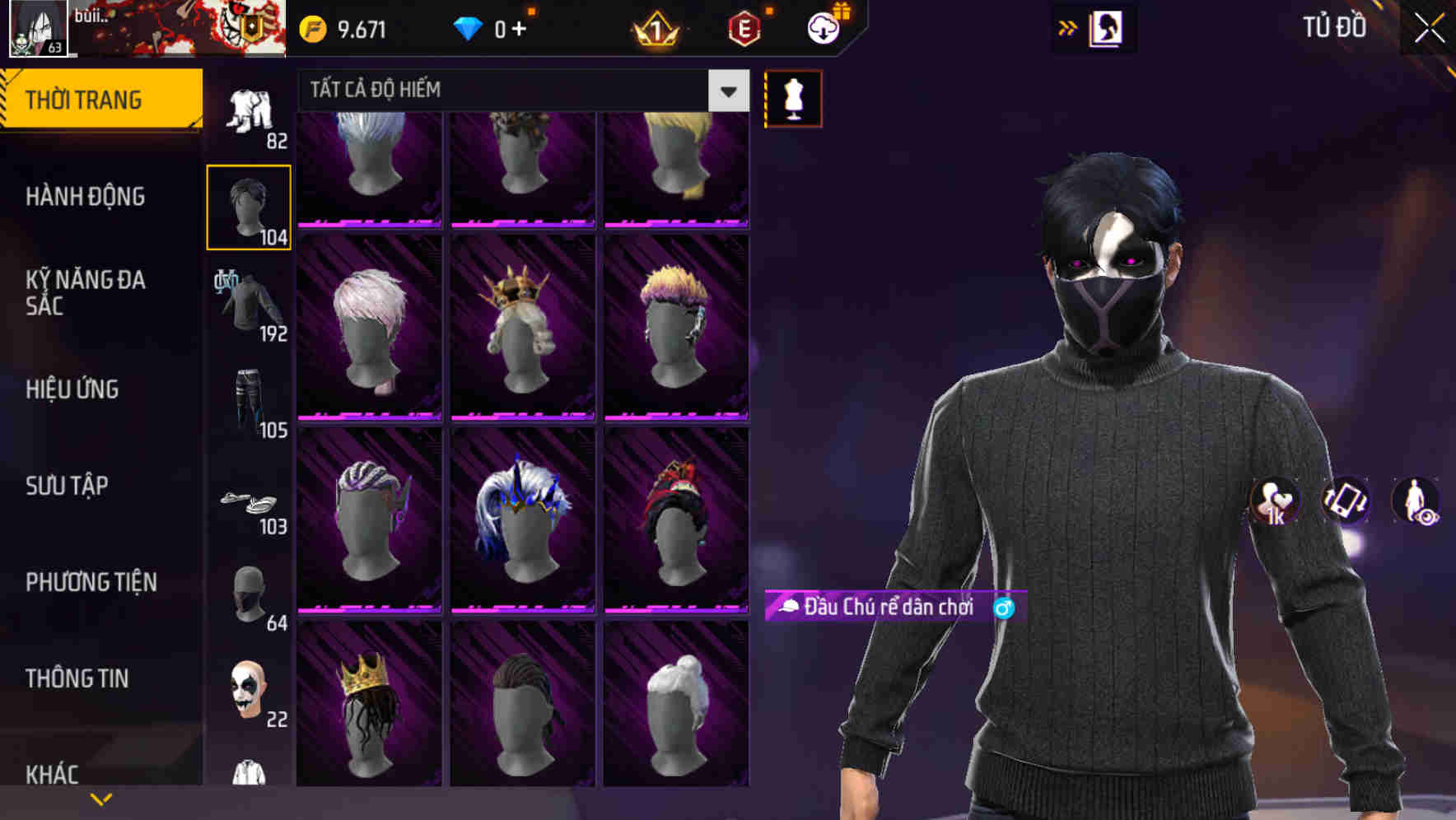
Task: Collapse the panel using the double-arrow chevron
Action: pyautogui.click(x=1068, y=27)
